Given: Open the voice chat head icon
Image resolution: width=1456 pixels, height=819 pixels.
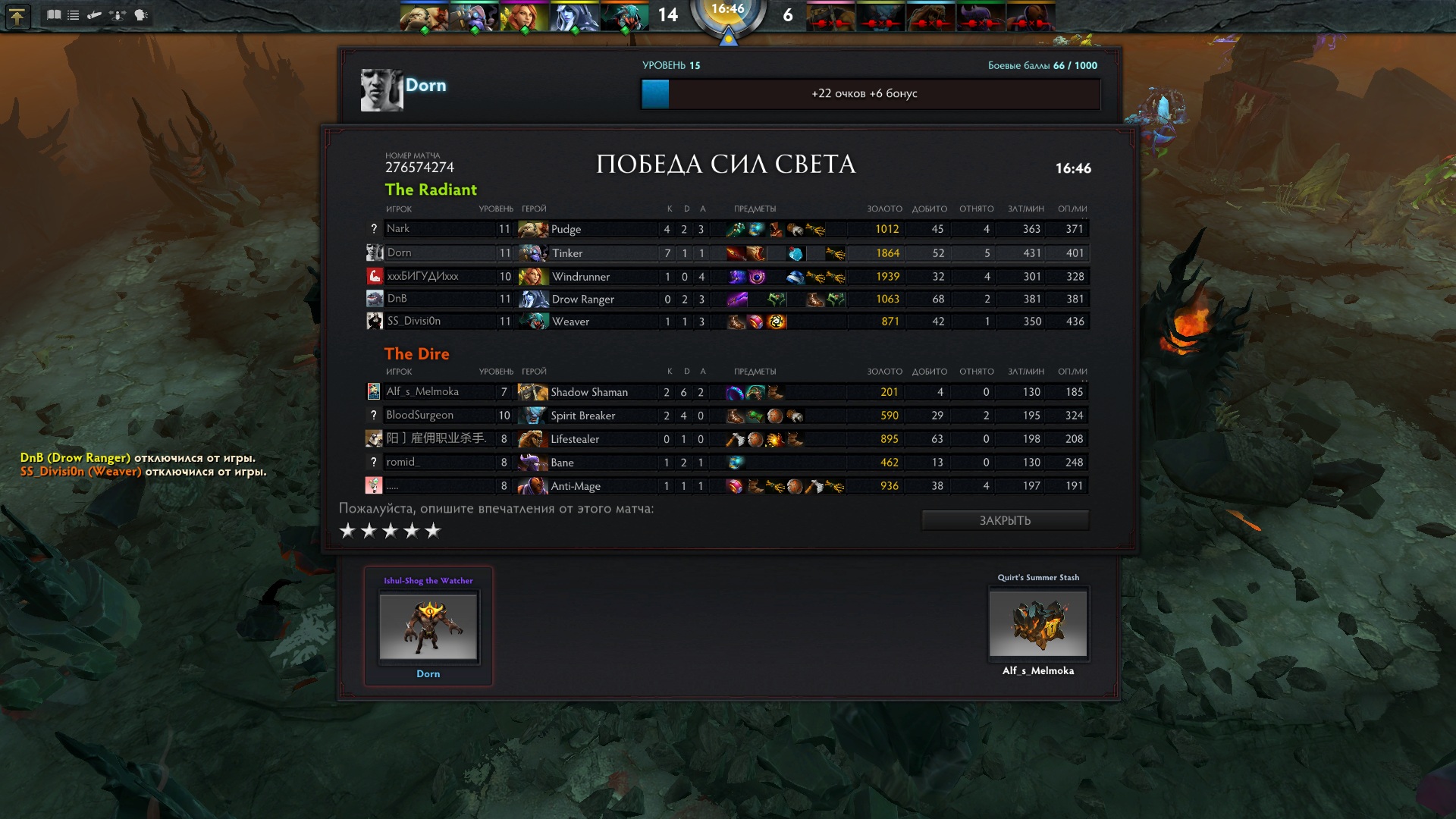Looking at the screenshot, I should tap(141, 14).
